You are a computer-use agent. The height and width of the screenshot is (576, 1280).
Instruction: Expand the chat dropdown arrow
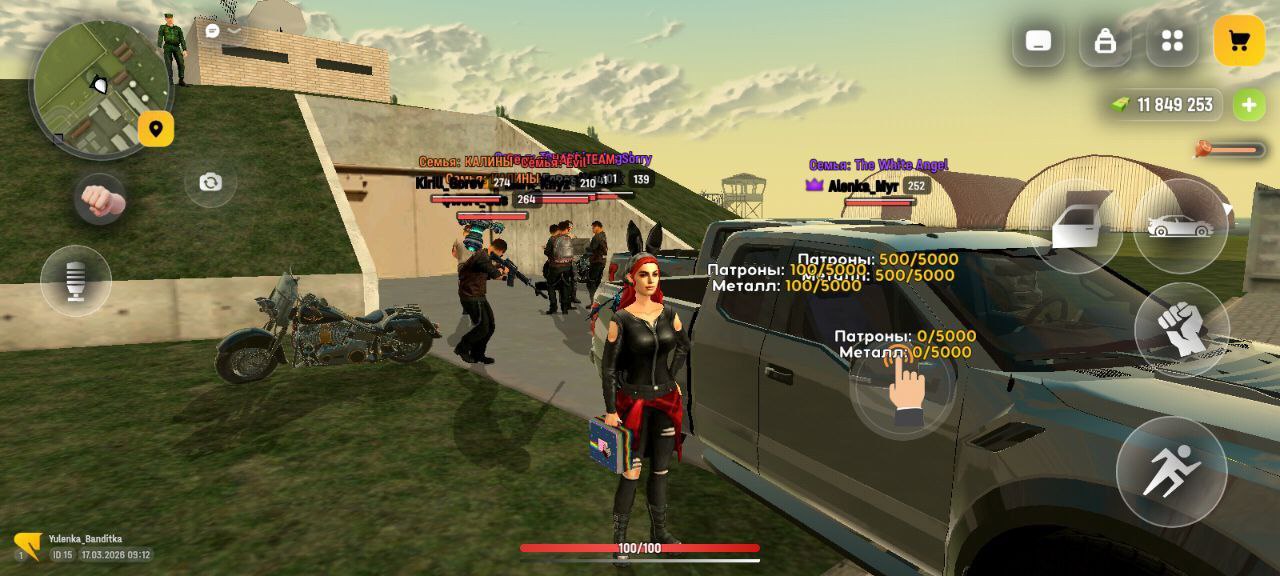pyautogui.click(x=234, y=31)
